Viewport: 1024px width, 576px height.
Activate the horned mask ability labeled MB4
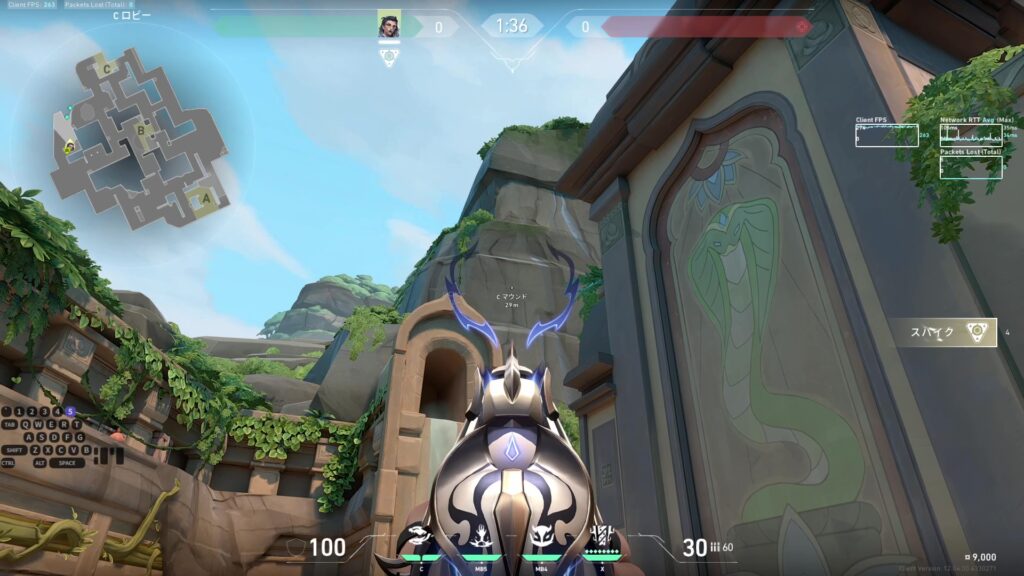[x=542, y=540]
